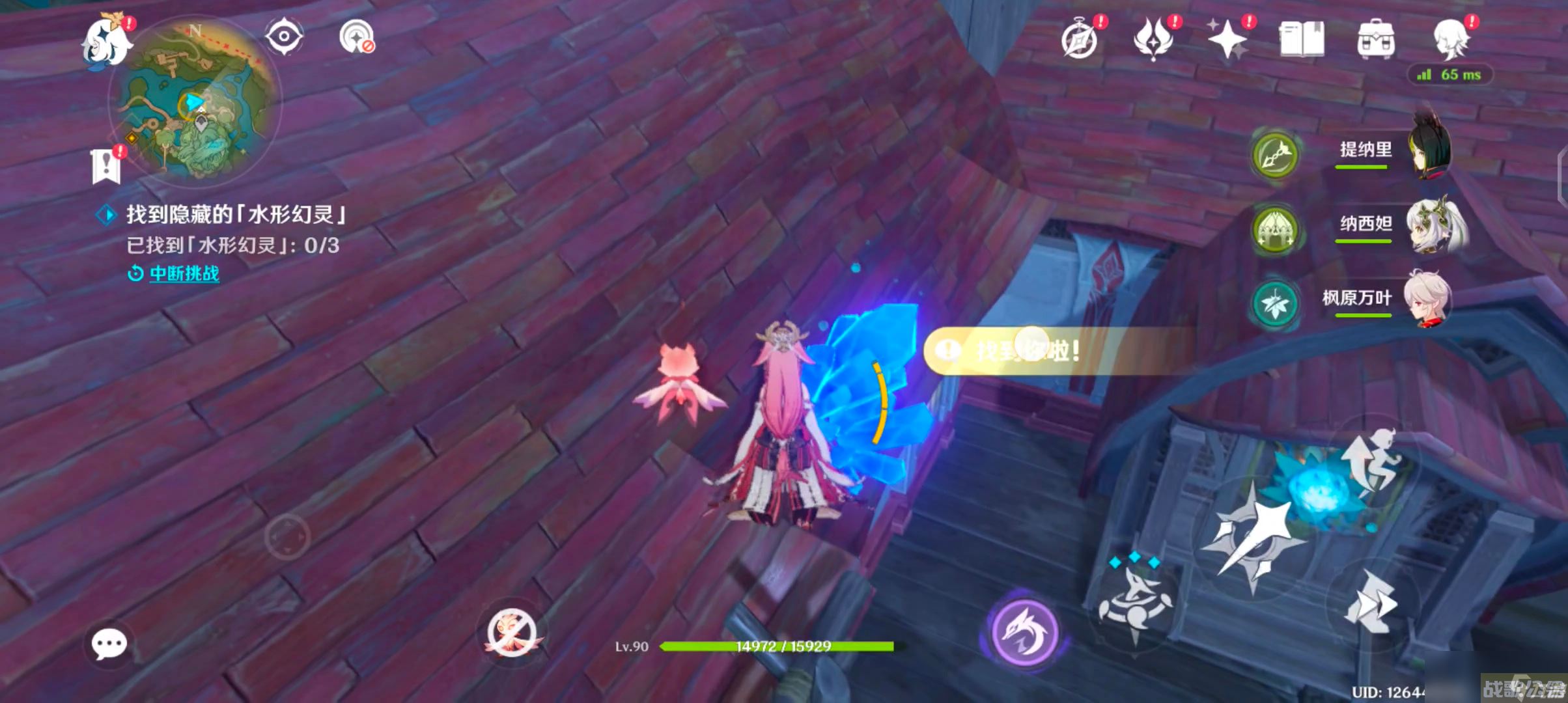Open the battle pass winged icon

(x=1153, y=40)
